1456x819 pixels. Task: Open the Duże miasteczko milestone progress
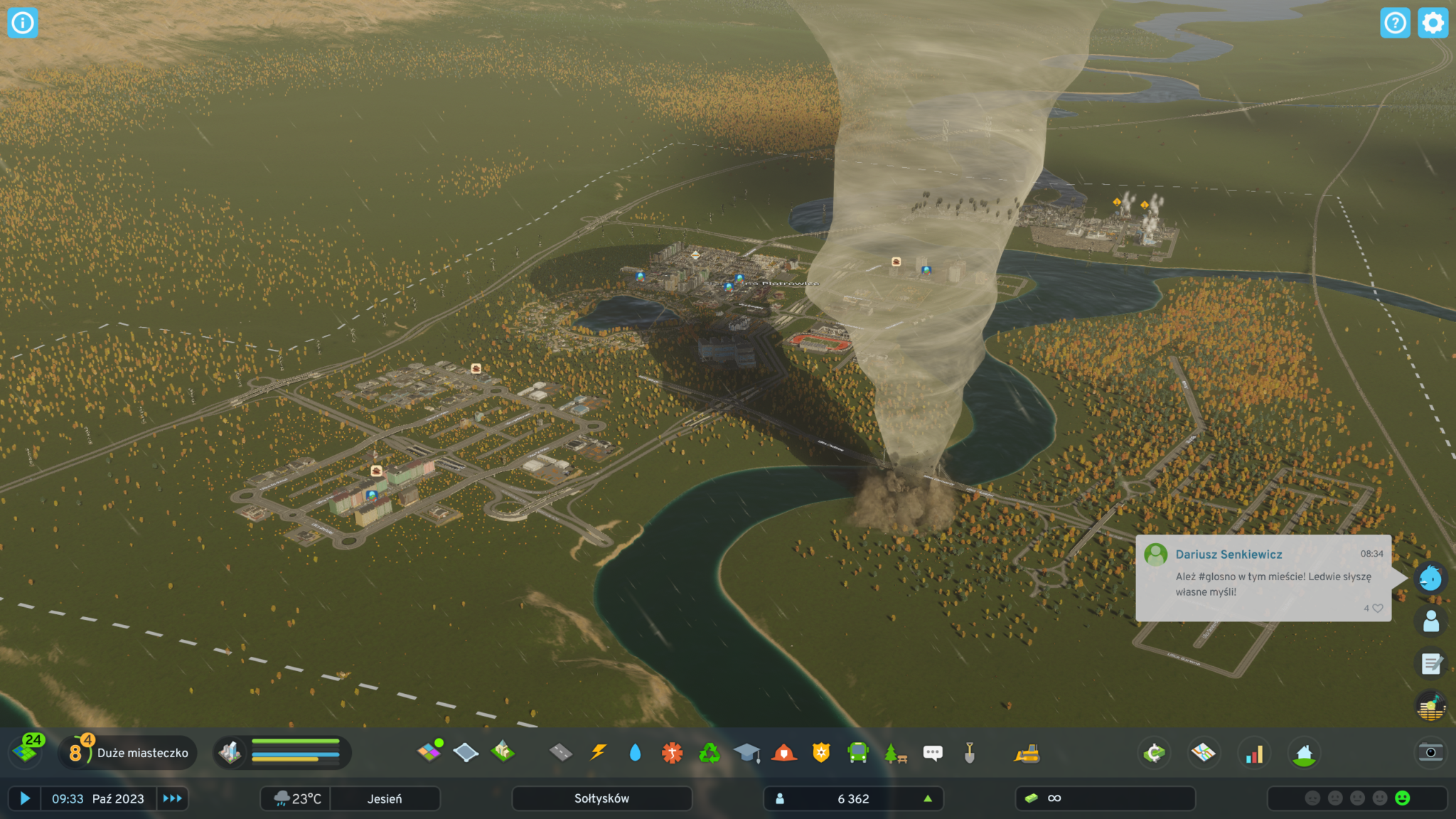[129, 752]
